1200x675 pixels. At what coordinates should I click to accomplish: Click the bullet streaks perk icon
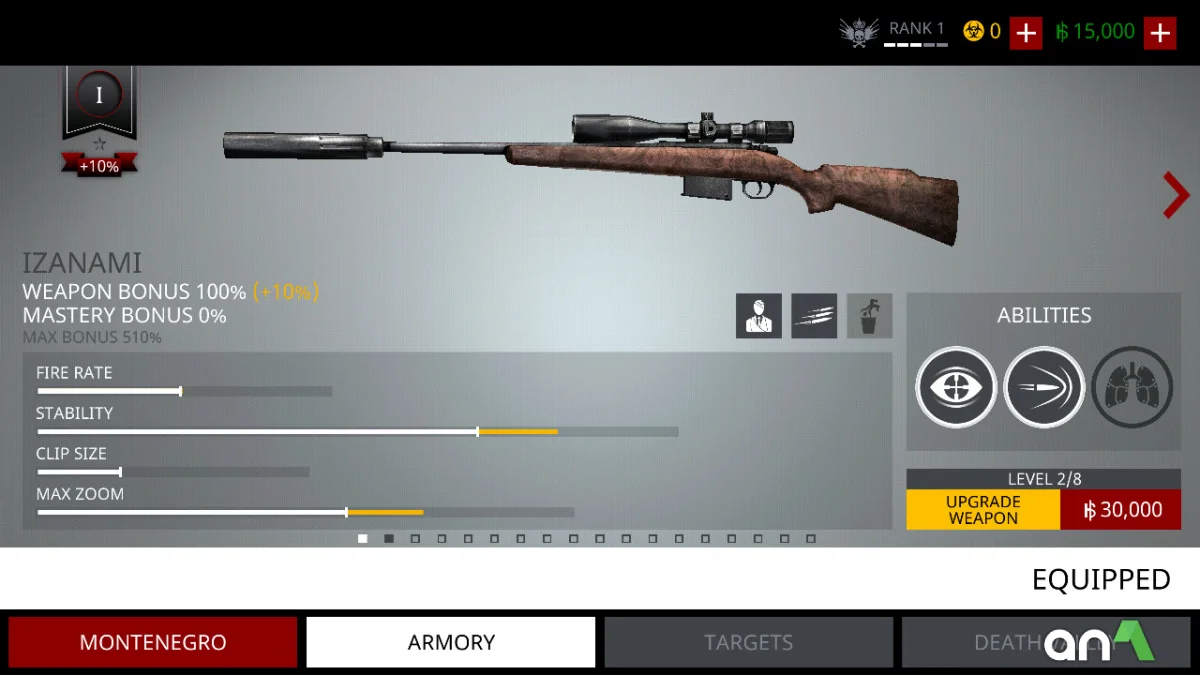point(814,316)
